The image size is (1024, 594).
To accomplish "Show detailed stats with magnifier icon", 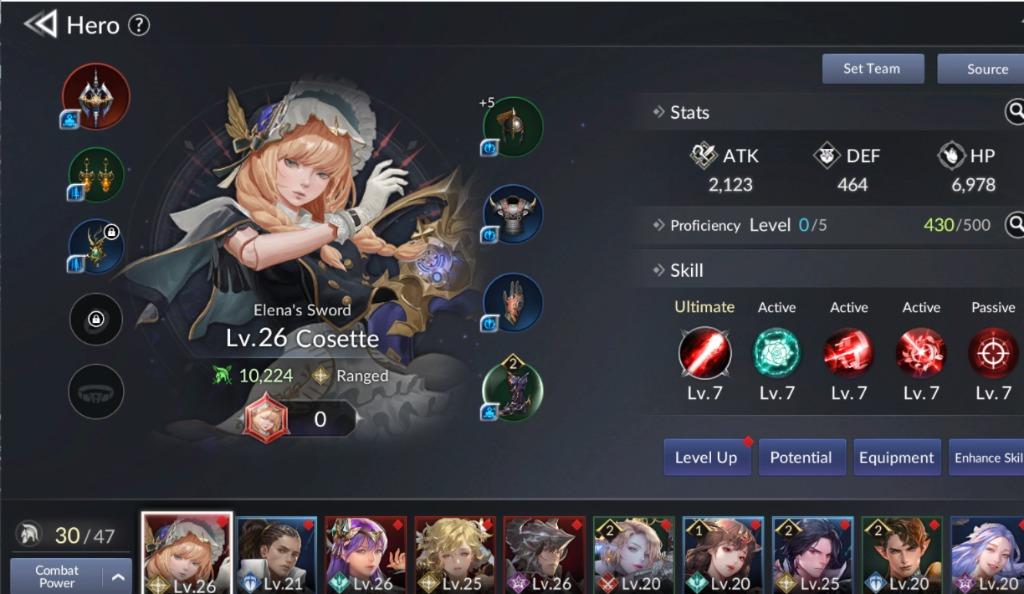I will pyautogui.click(x=1015, y=111).
